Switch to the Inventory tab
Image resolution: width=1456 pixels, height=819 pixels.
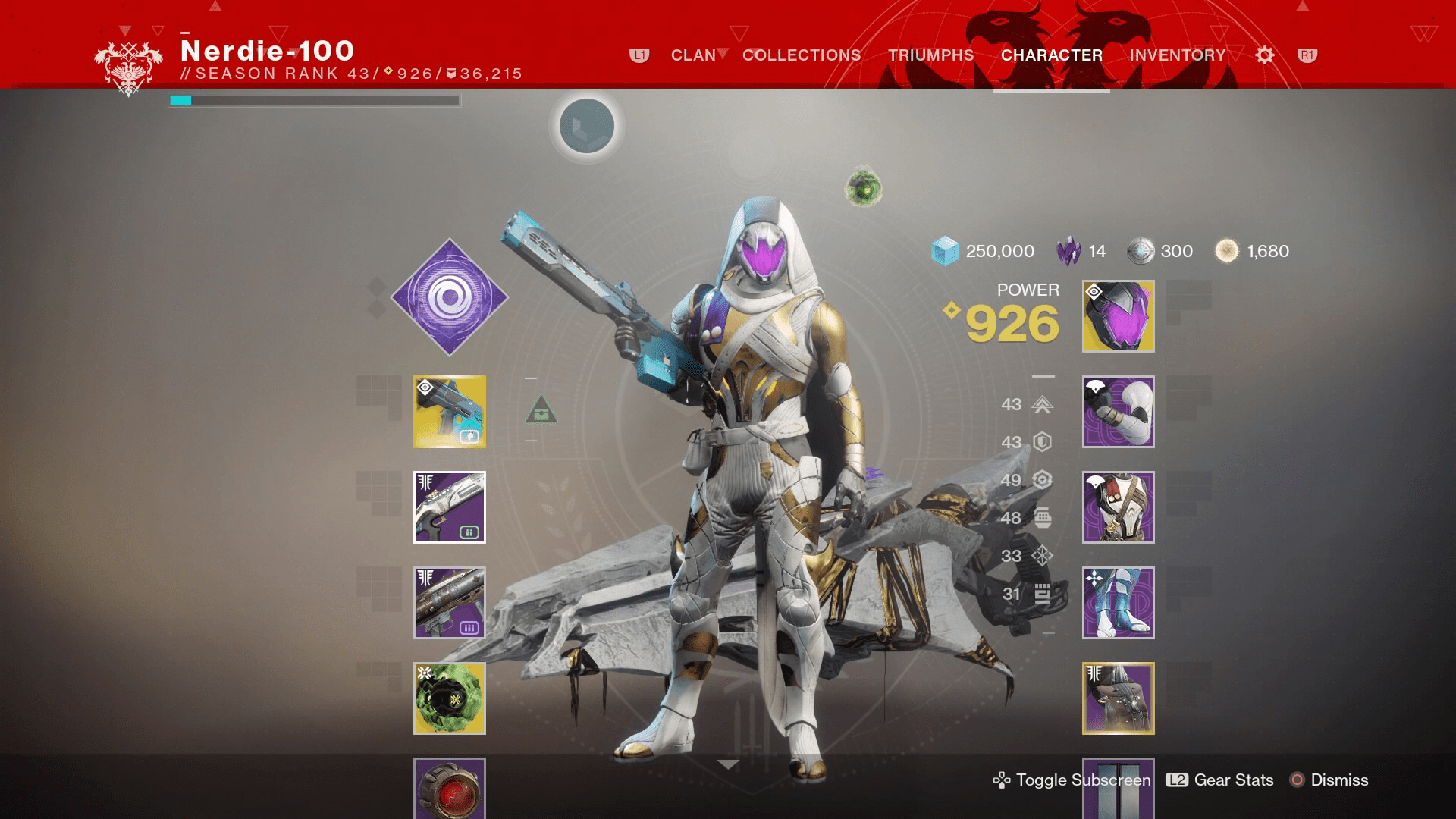tap(1176, 55)
